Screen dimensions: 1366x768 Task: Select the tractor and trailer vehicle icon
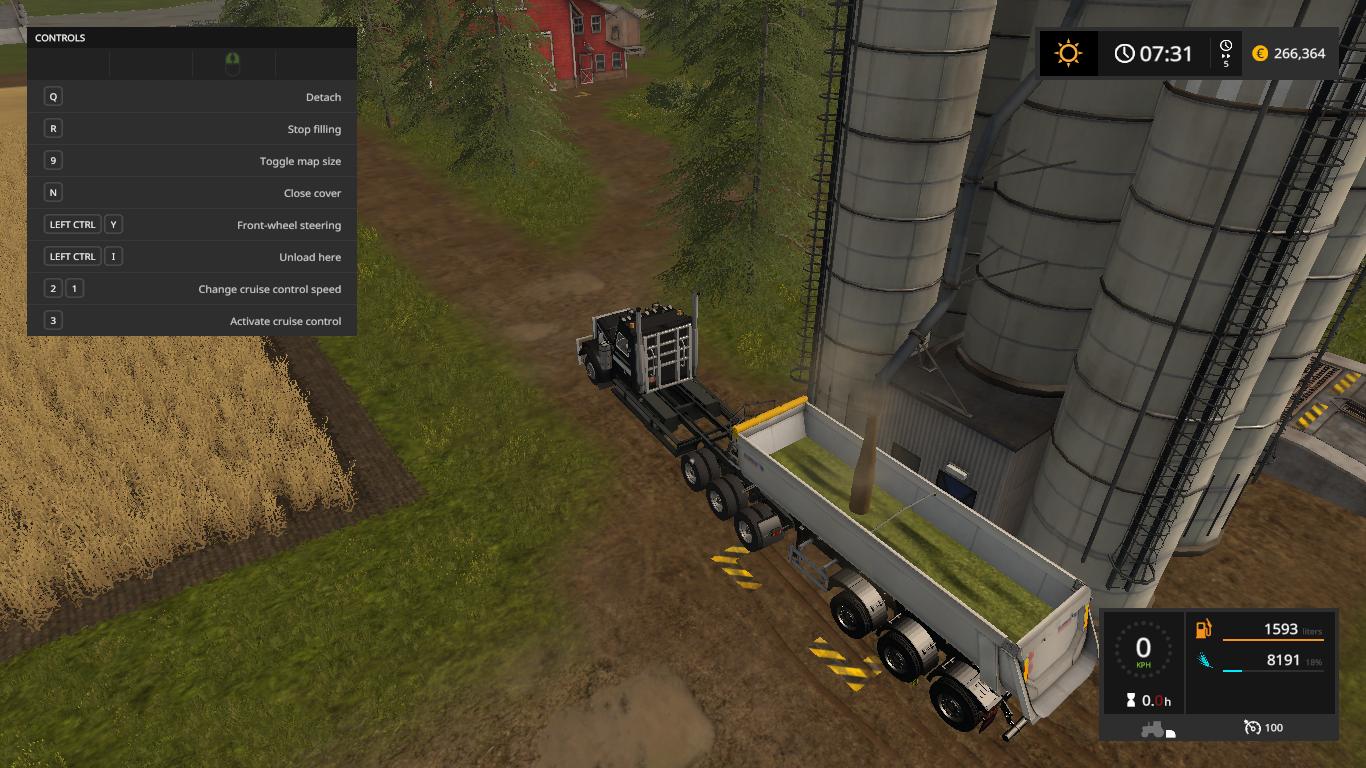(1157, 729)
